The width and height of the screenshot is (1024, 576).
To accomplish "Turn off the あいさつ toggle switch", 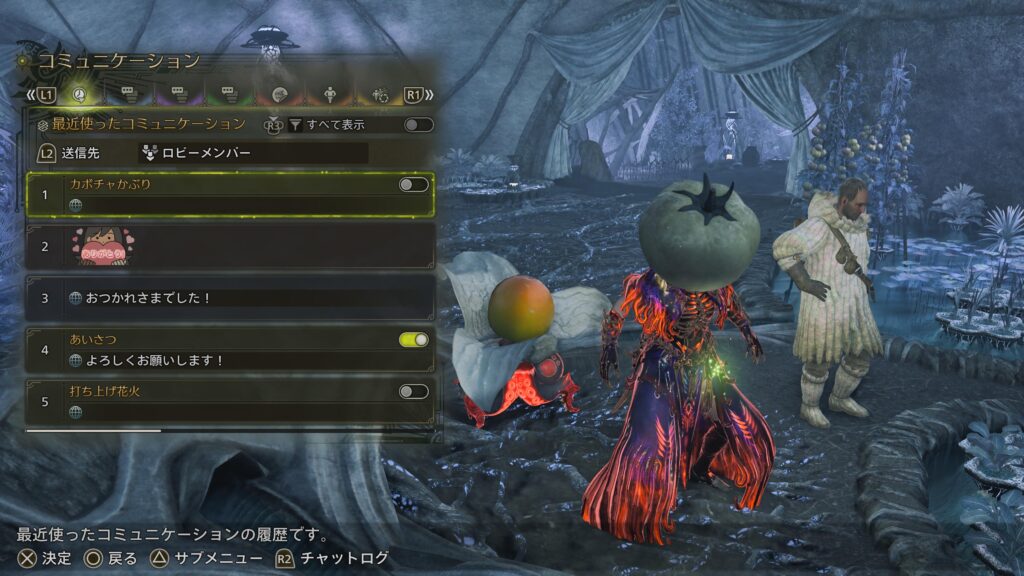I will [413, 340].
